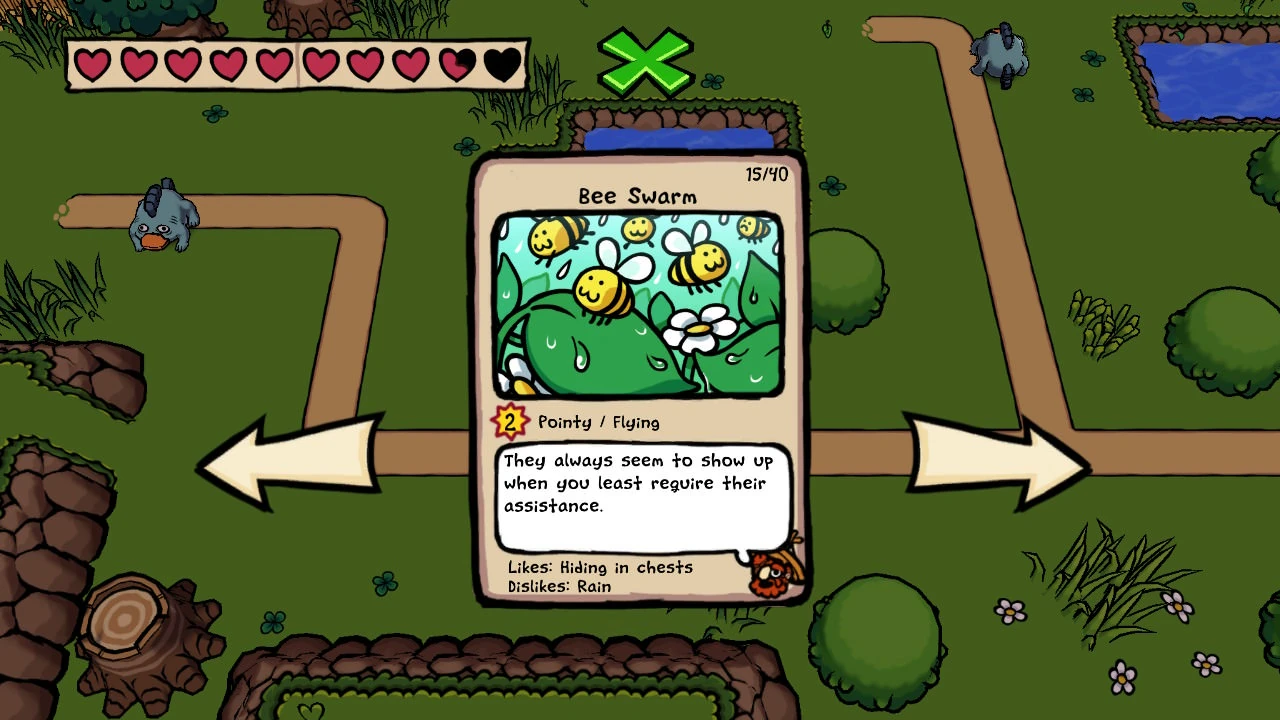The image size is (1280, 720).
Task: Click the left arrow to view previous card
Action: click(x=290, y=463)
